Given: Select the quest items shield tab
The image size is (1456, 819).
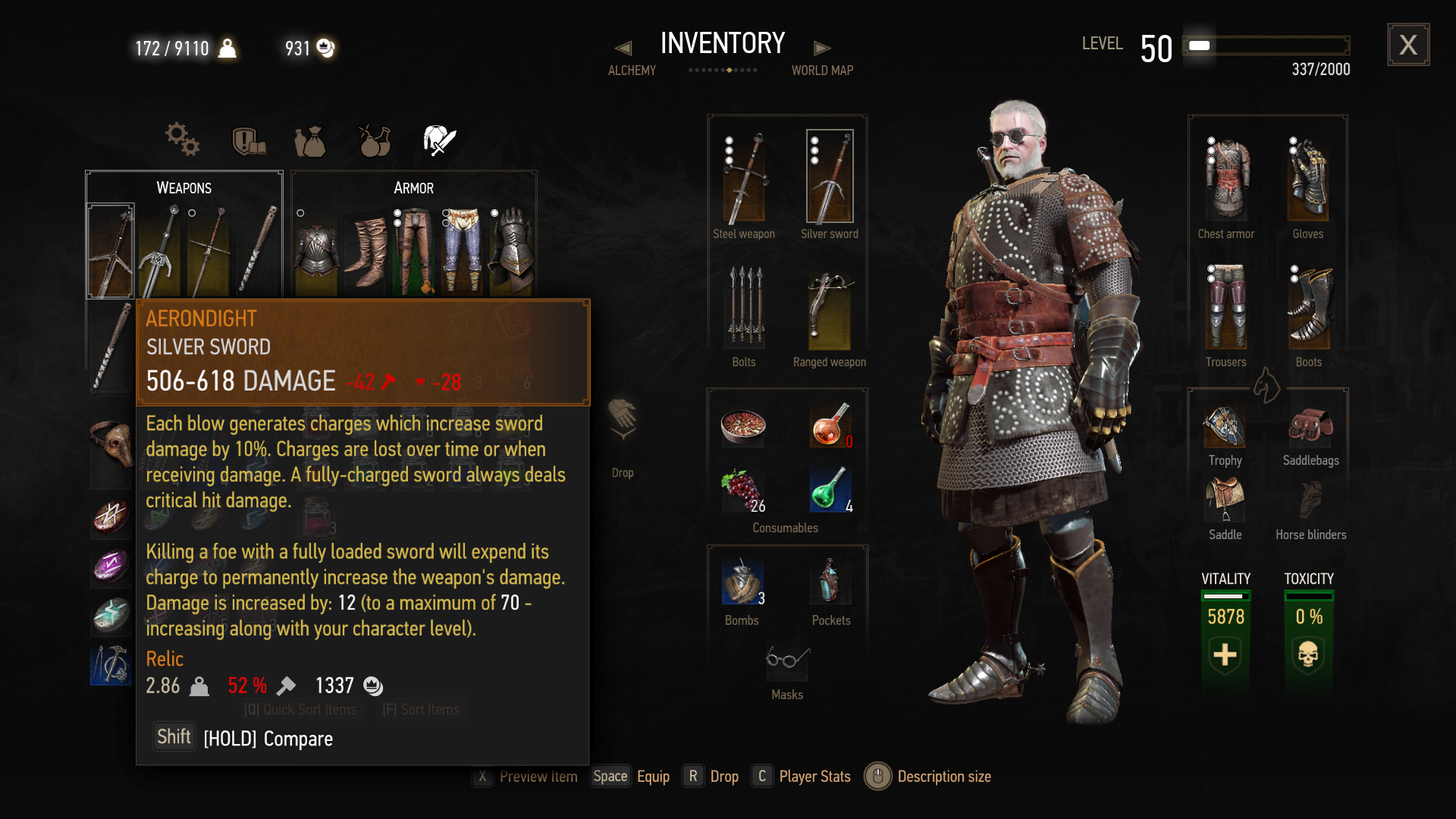Looking at the screenshot, I should [x=248, y=141].
